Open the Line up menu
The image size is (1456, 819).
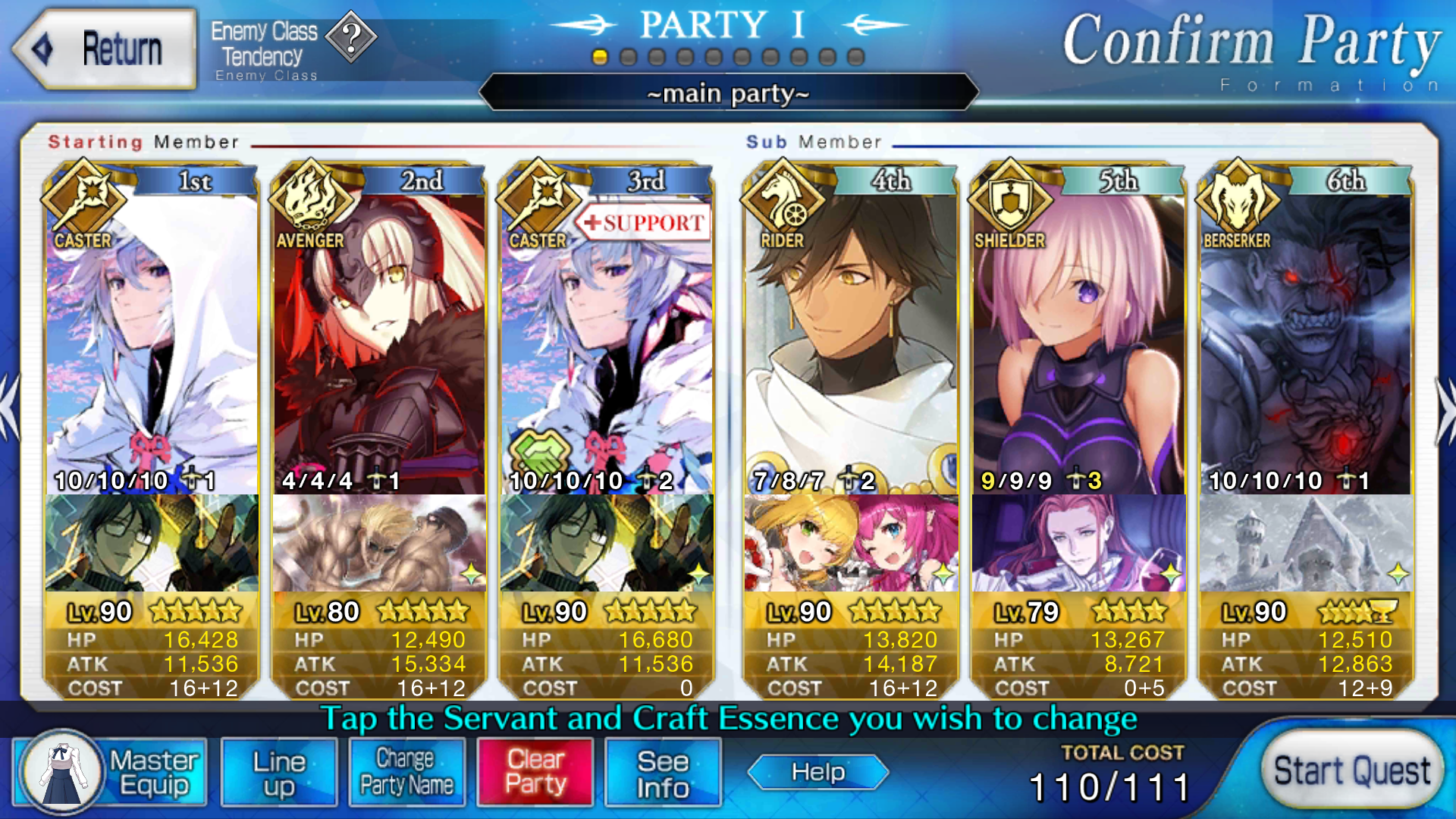[279, 772]
